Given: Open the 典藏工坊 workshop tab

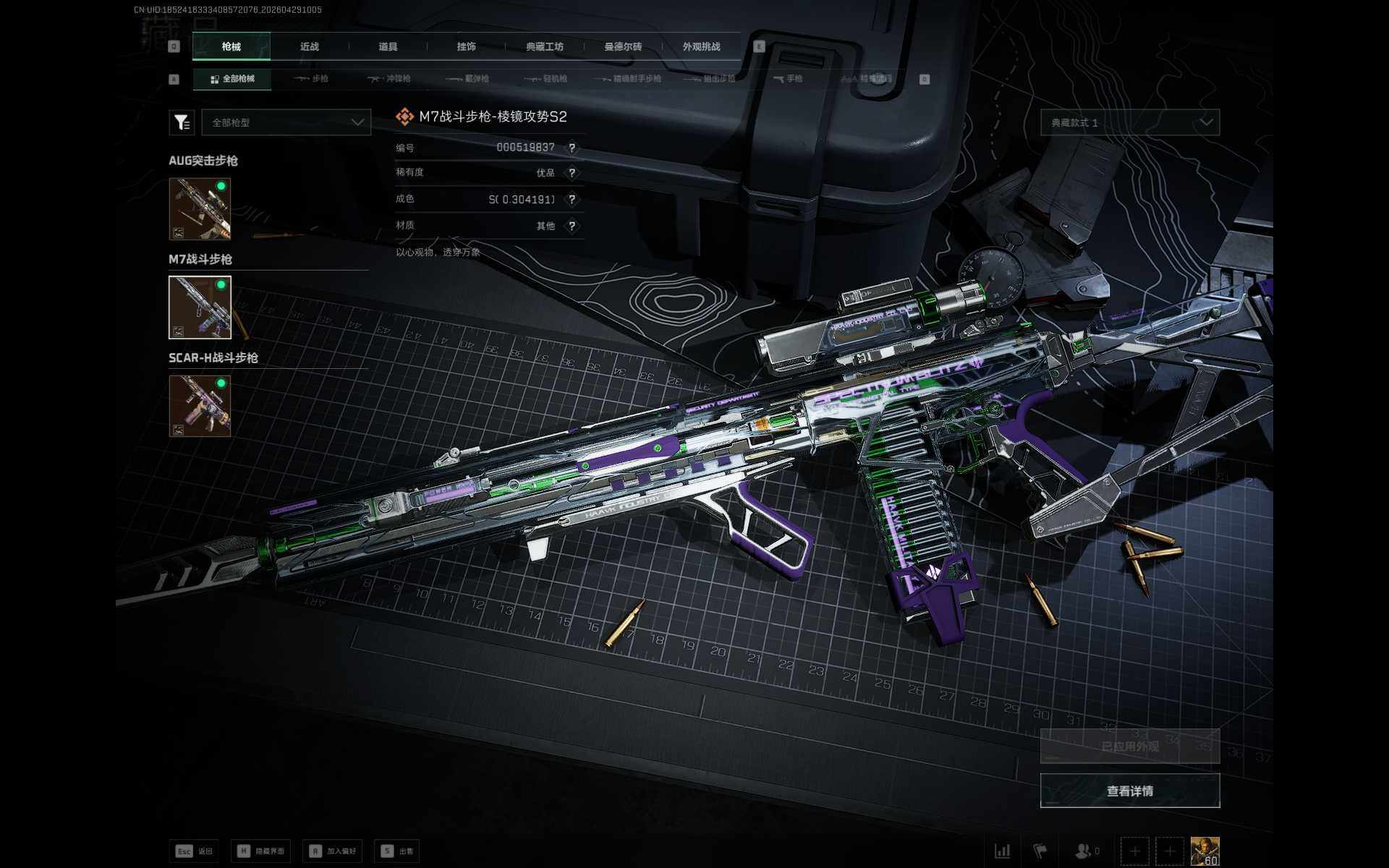Looking at the screenshot, I should pyautogui.click(x=545, y=46).
